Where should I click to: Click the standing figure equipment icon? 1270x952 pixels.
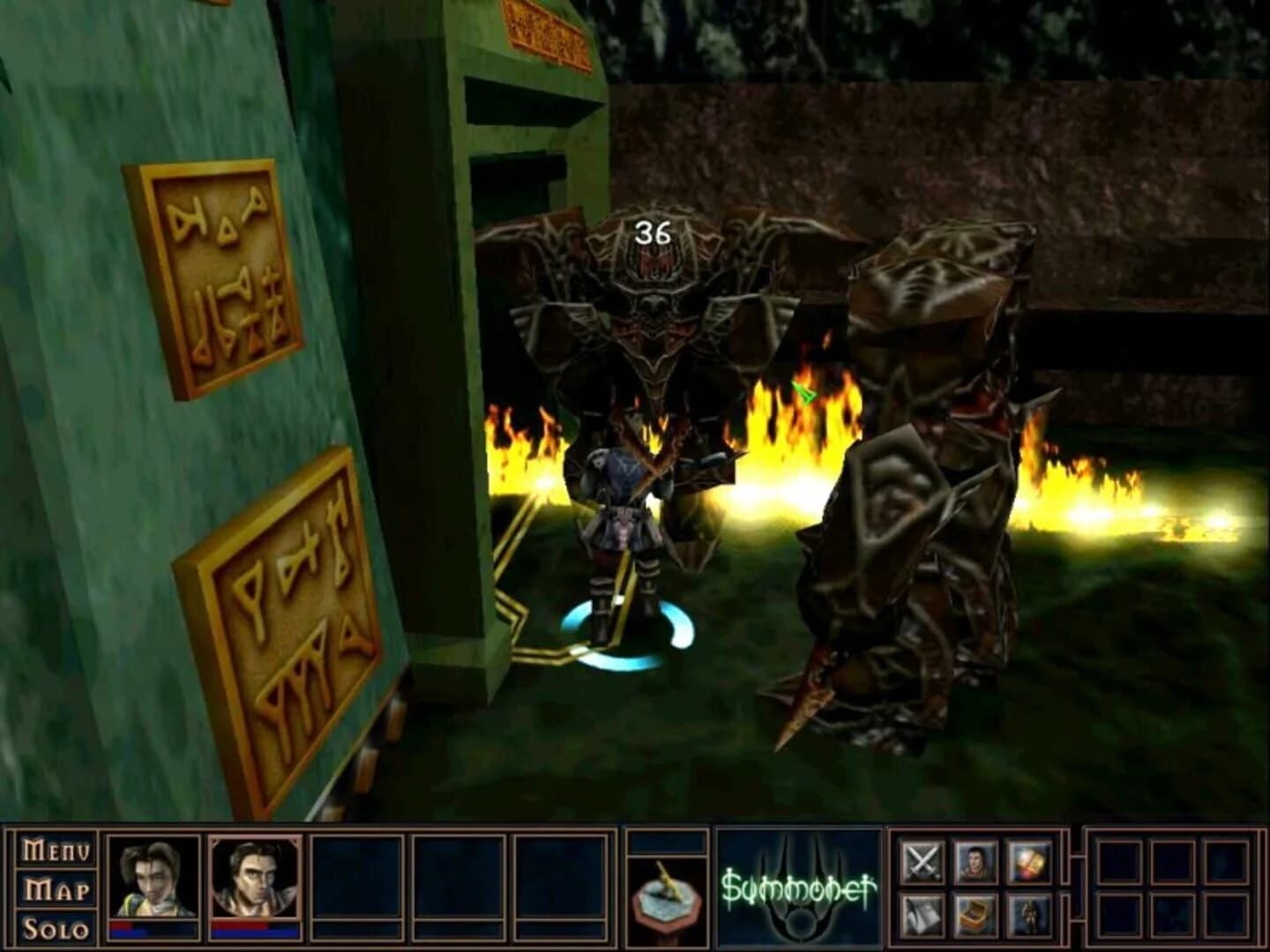click(1030, 917)
